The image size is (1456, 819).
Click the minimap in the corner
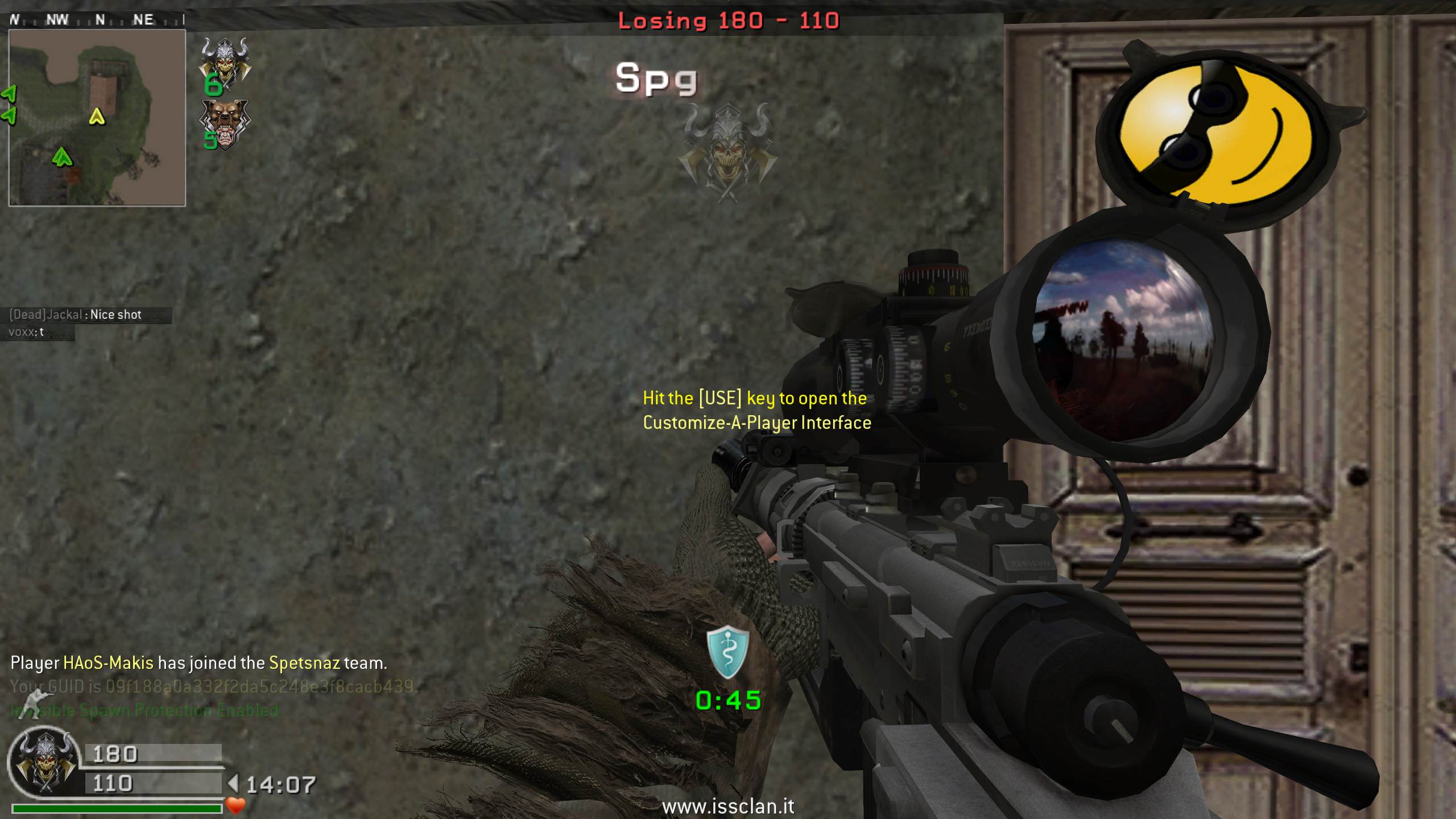pyautogui.click(x=97, y=118)
